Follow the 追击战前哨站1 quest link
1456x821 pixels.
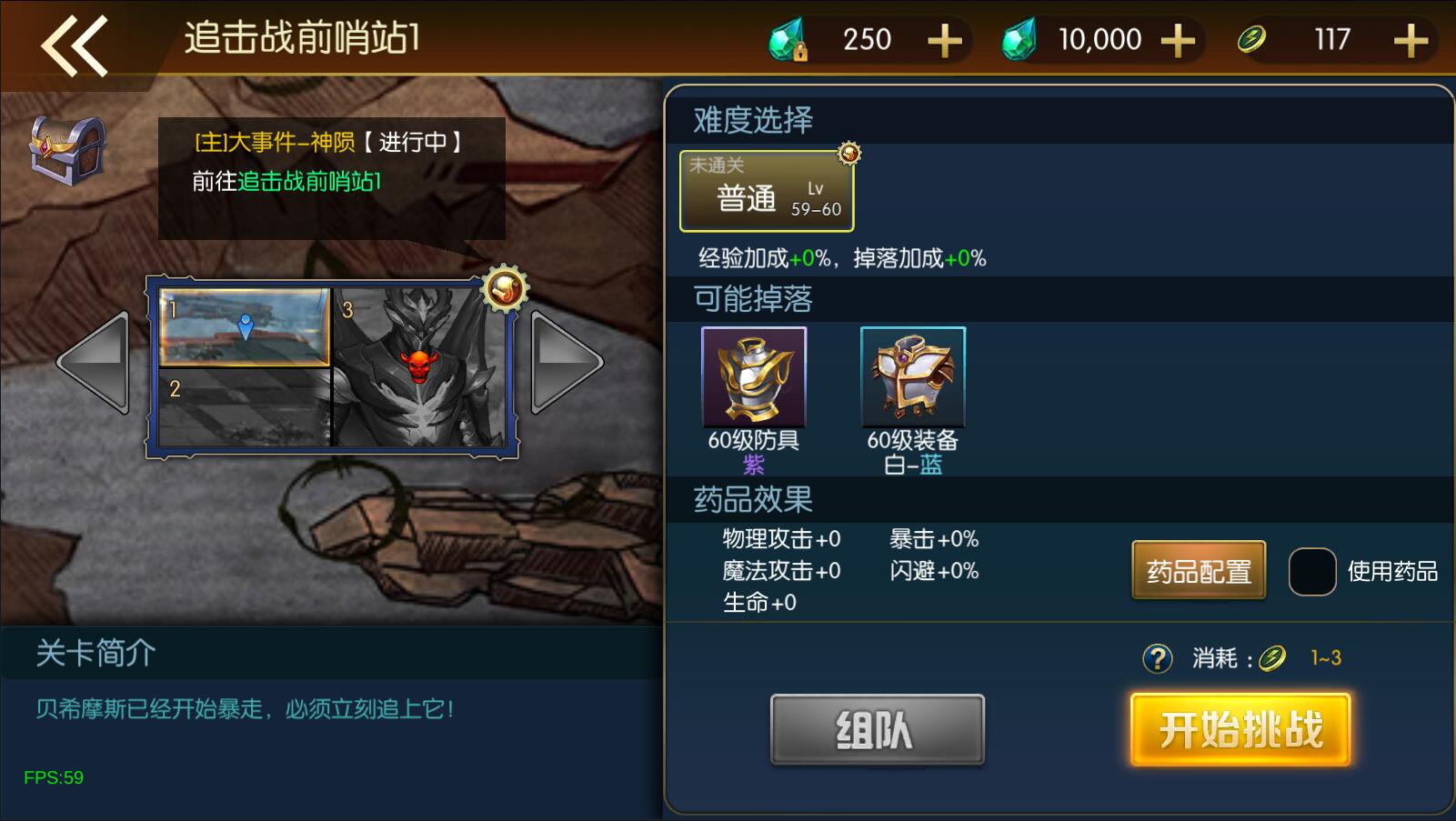(309, 182)
